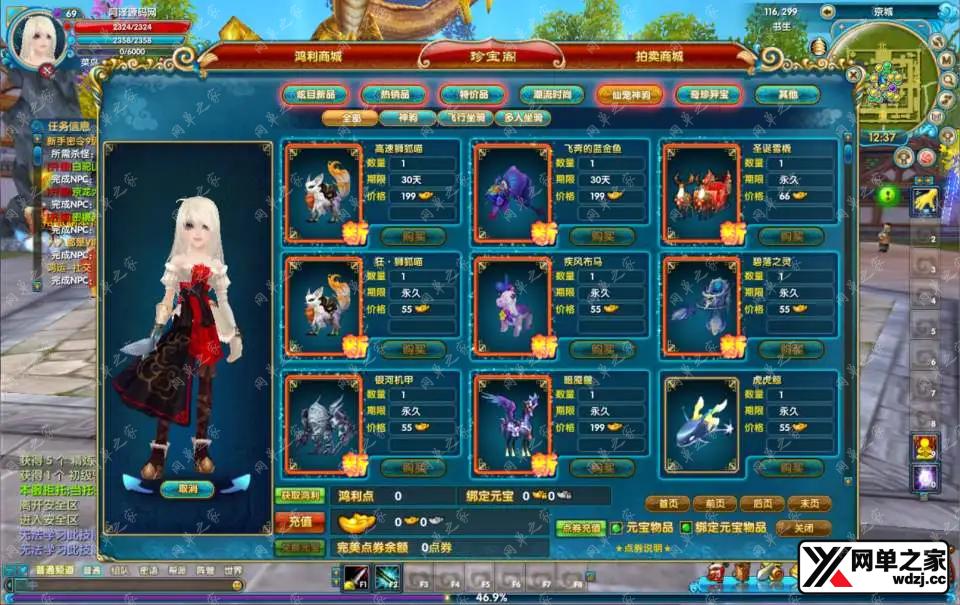Click the 取消 button under character preview

coord(188,489)
